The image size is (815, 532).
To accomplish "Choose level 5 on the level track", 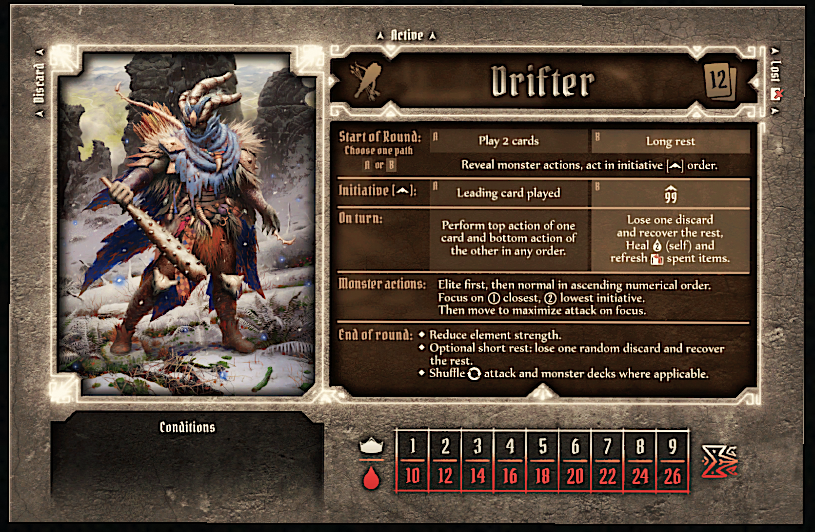I will (542, 445).
